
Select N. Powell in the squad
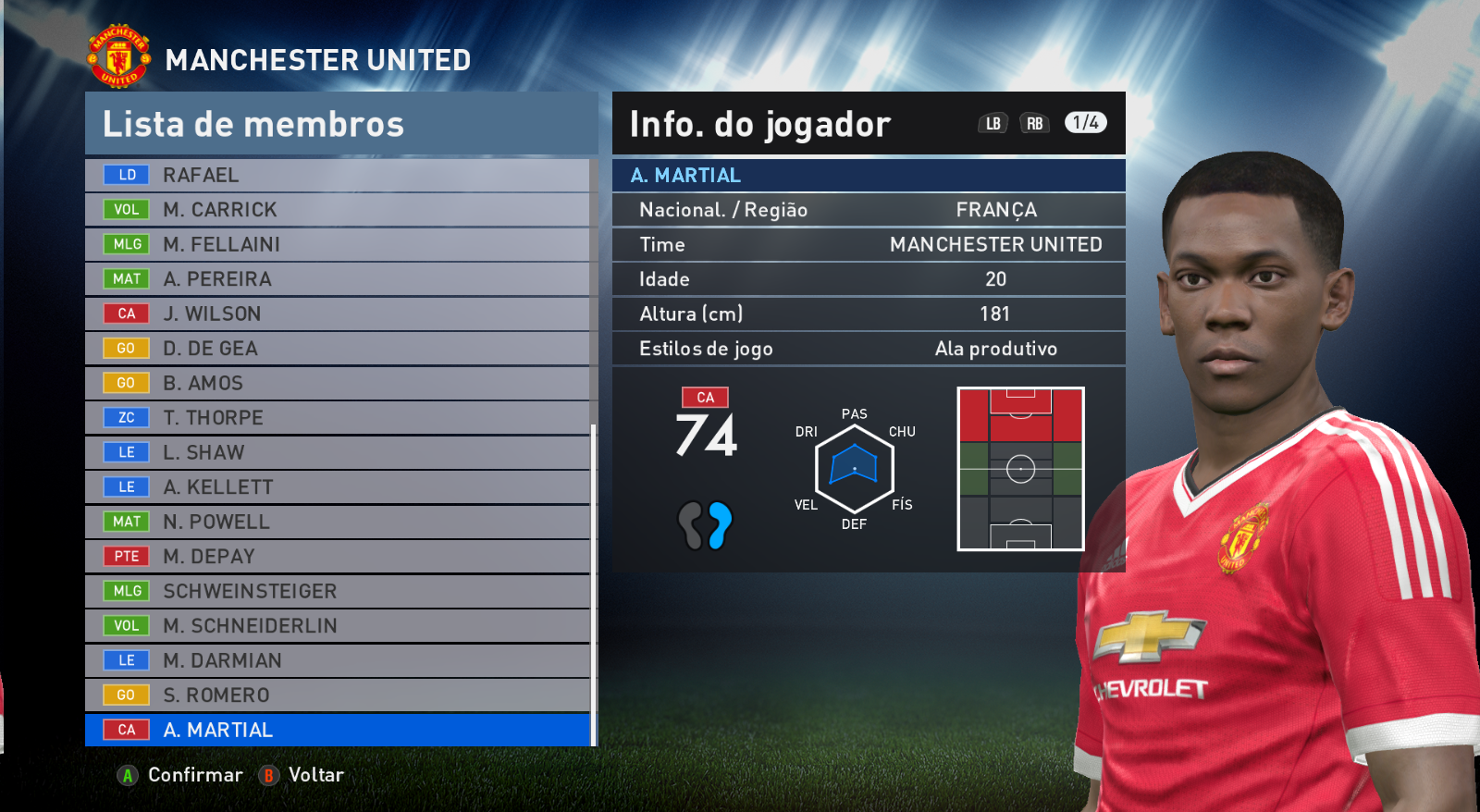coord(338,522)
